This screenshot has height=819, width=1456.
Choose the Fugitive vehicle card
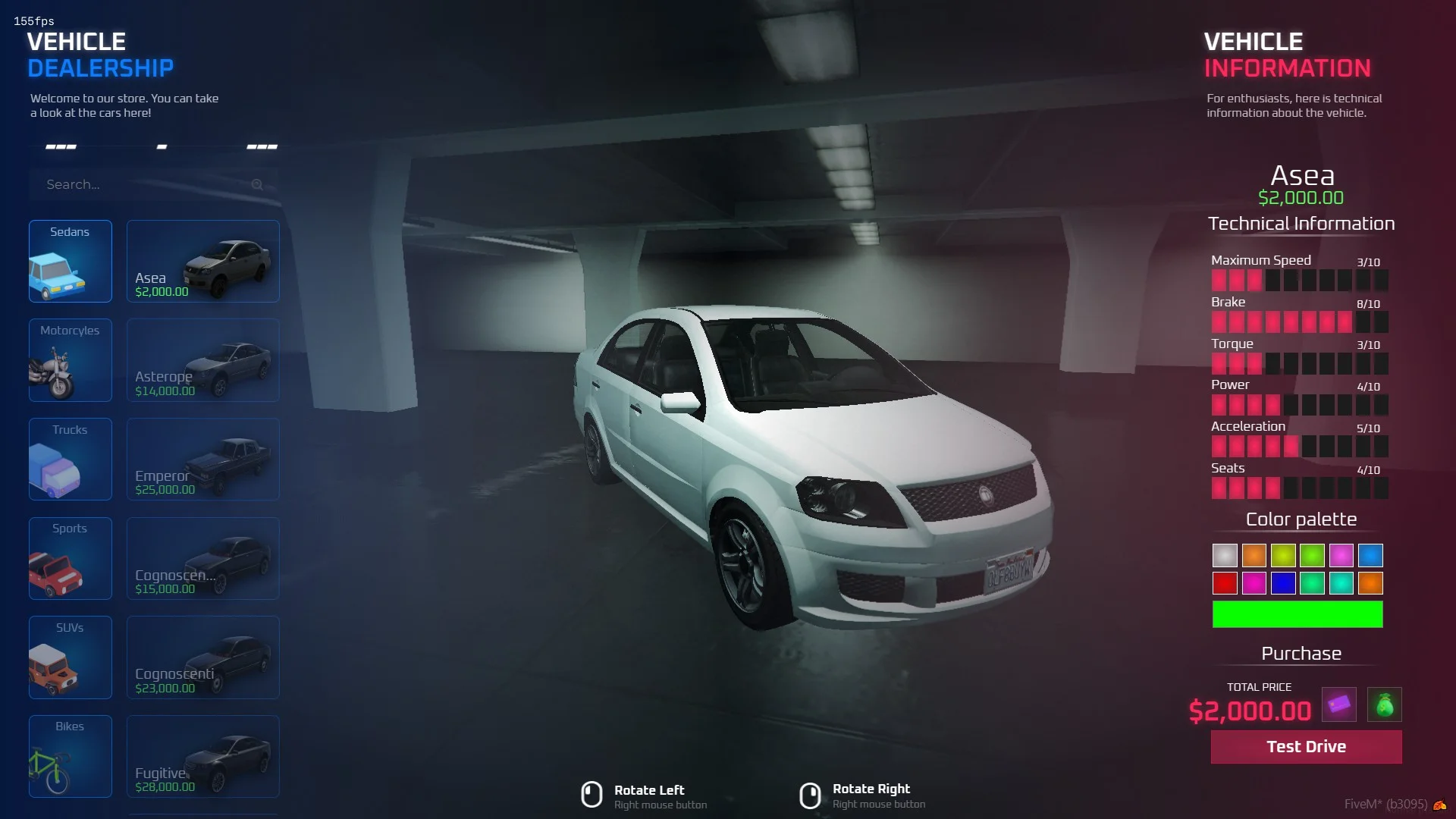[203, 756]
